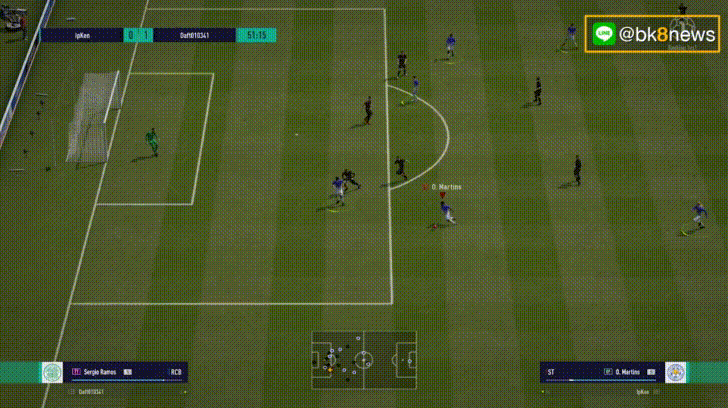Click the left team's club crest

pyautogui.click(x=52, y=372)
